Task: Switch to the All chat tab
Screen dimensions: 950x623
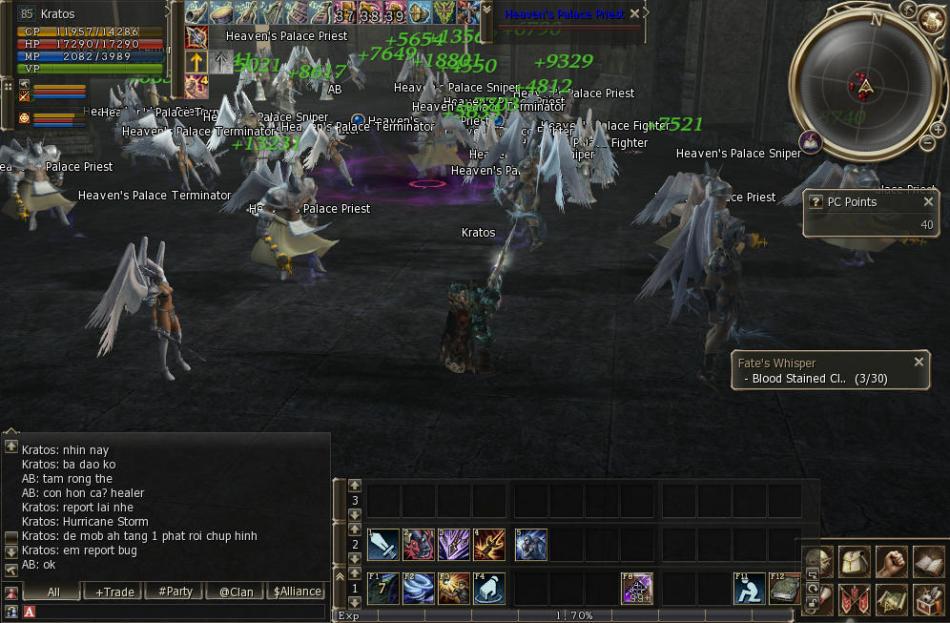Action: 53,591
